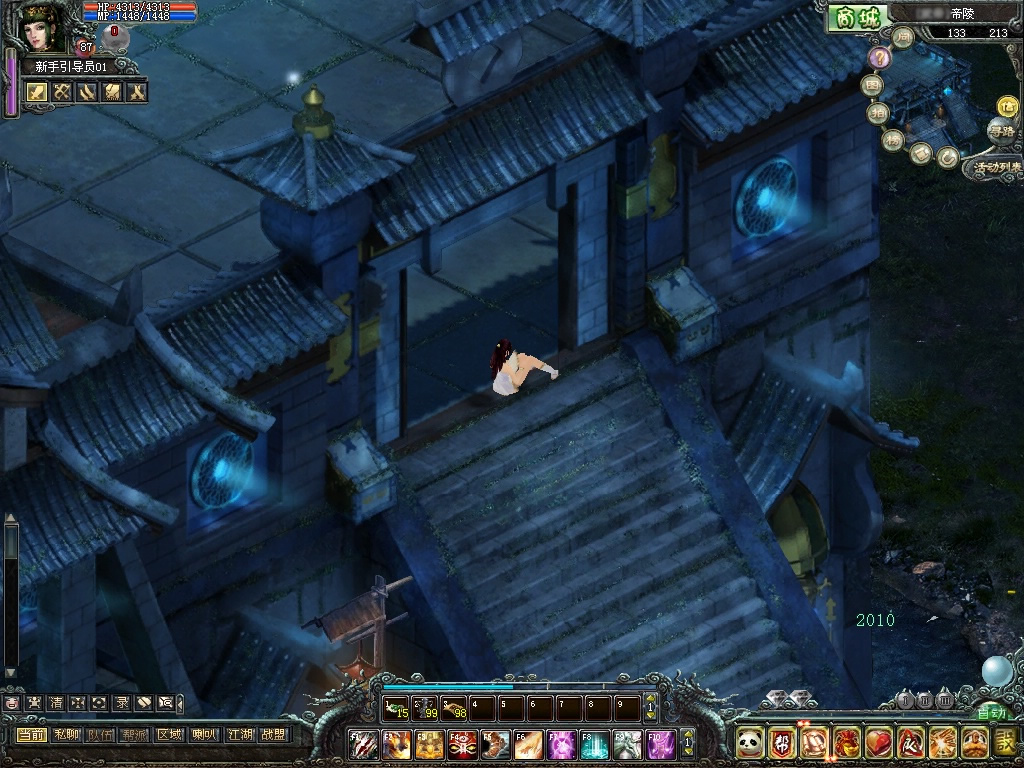Open the 設 settings button
Image resolution: width=1024 pixels, height=768 pixels.
pyautogui.click(x=1006, y=743)
